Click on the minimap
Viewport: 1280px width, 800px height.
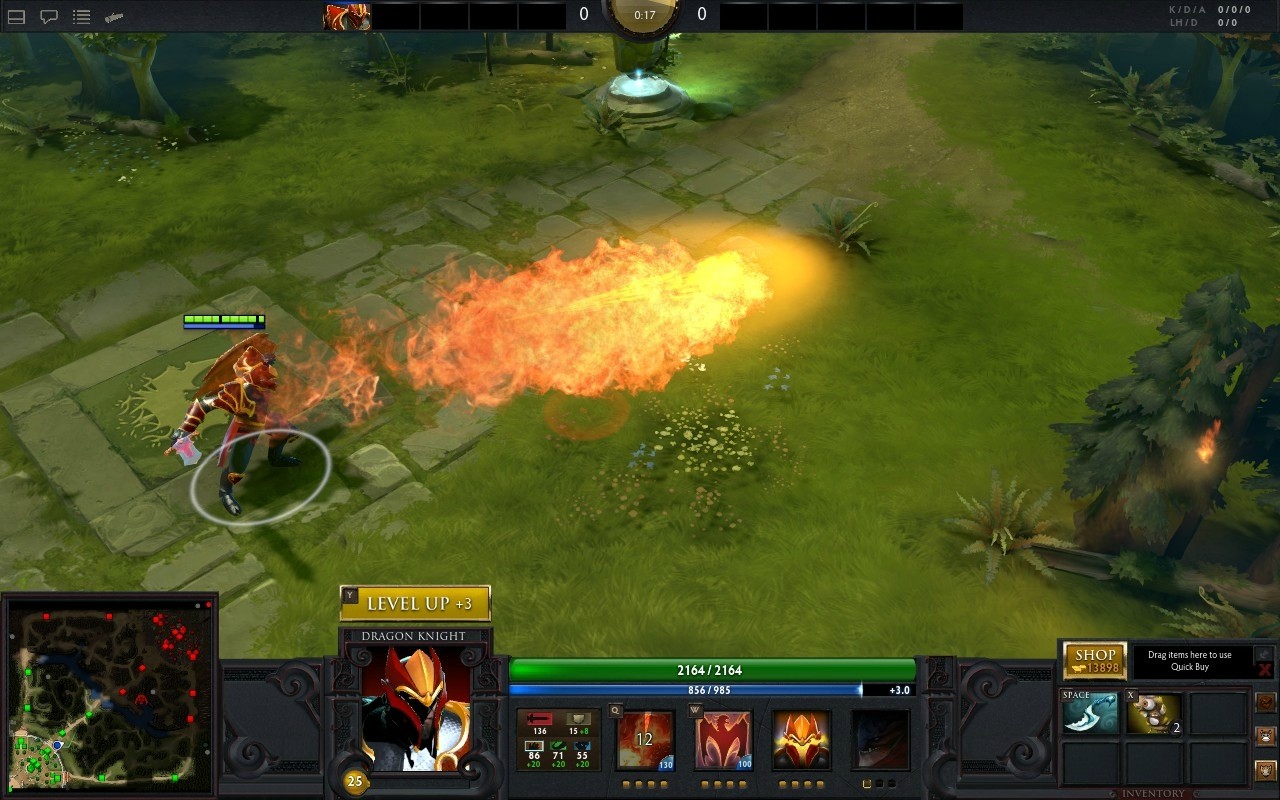[x=109, y=693]
